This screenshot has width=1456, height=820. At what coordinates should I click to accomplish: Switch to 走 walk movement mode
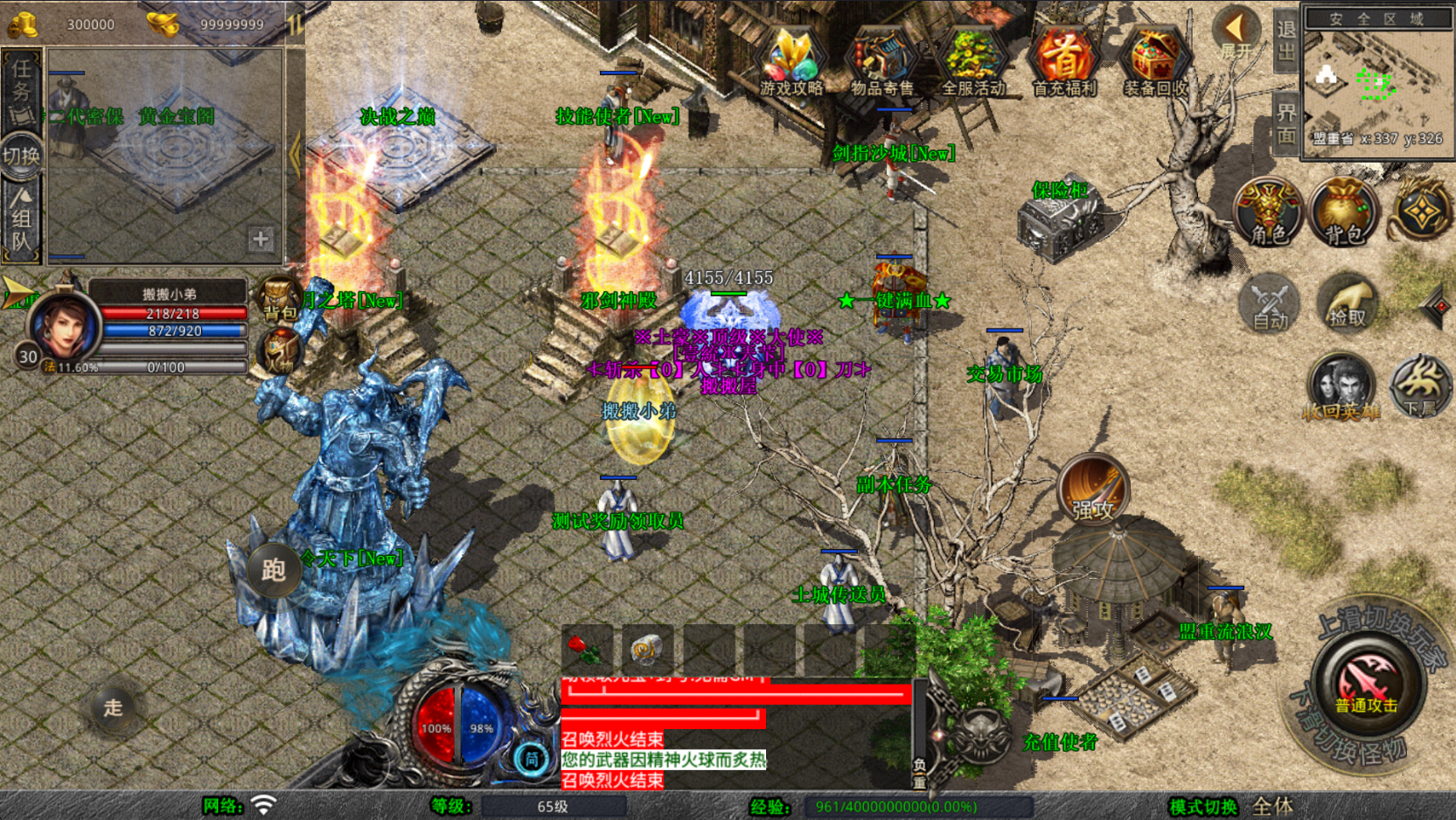(x=114, y=707)
